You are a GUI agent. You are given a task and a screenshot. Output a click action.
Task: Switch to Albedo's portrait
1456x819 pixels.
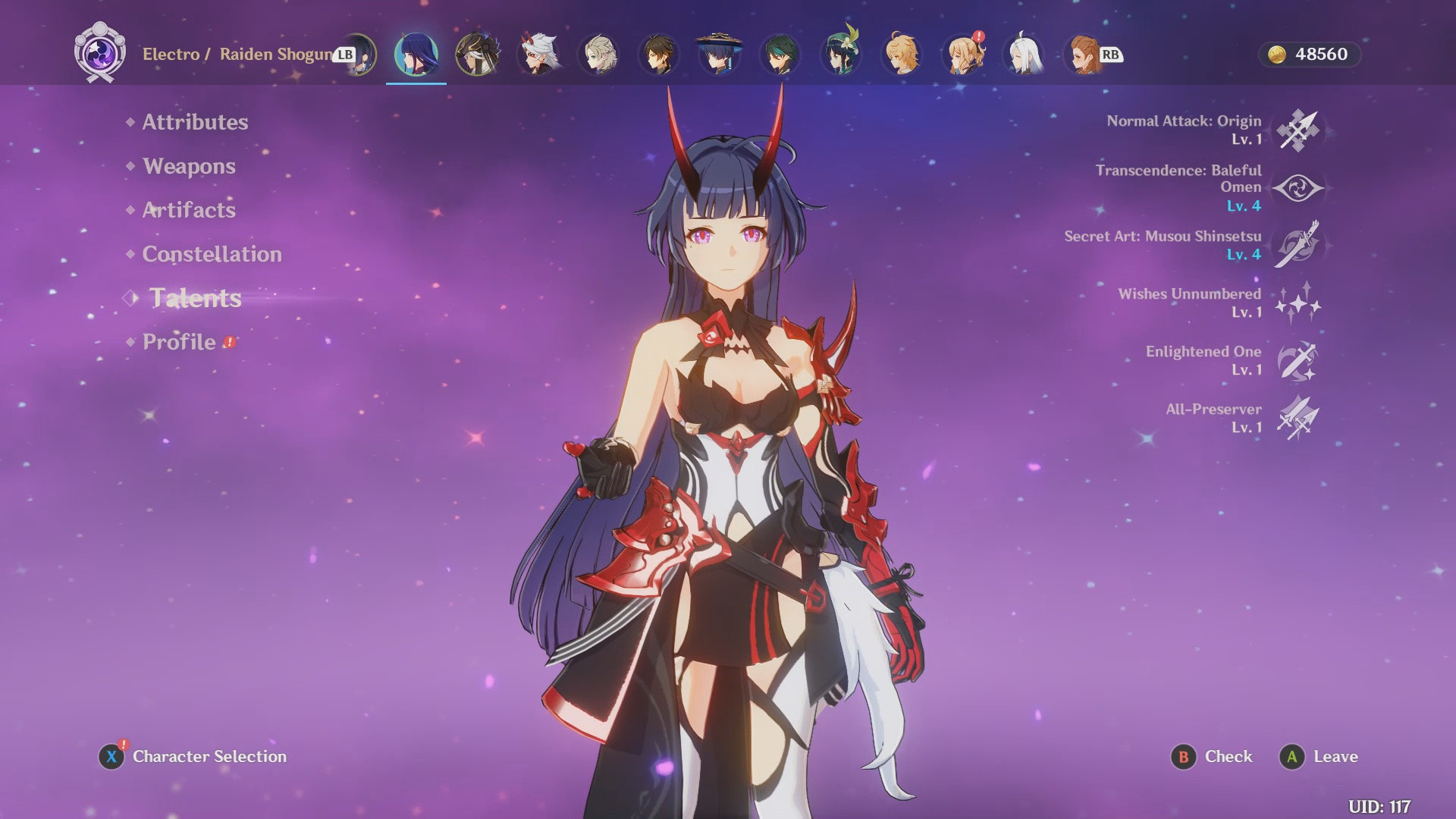[x=598, y=55]
